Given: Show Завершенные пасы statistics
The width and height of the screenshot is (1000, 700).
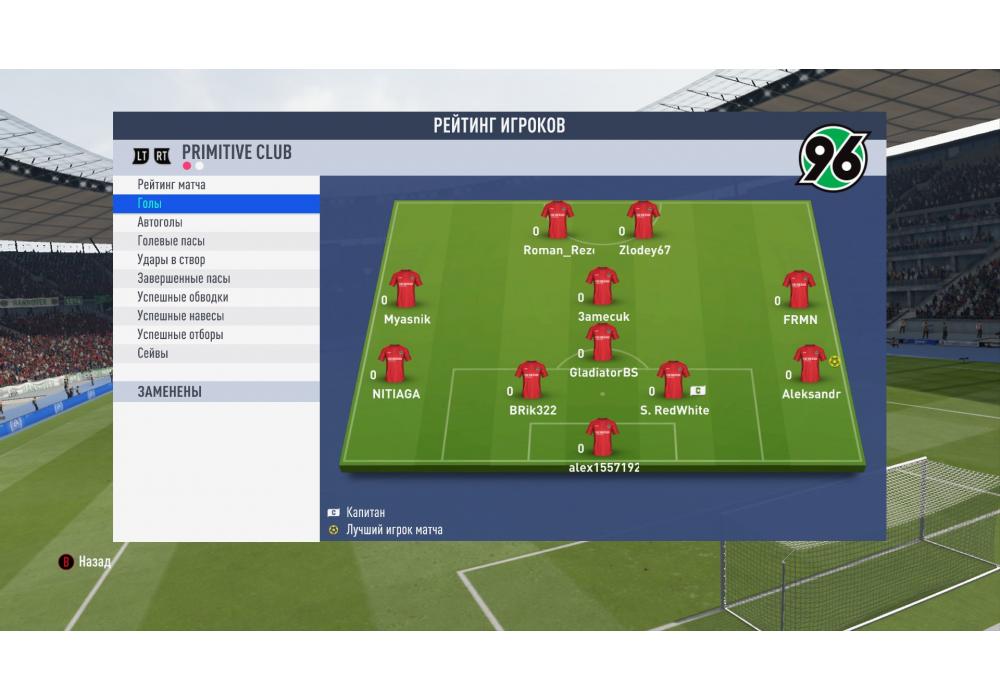Looking at the screenshot, I should tap(216, 279).
